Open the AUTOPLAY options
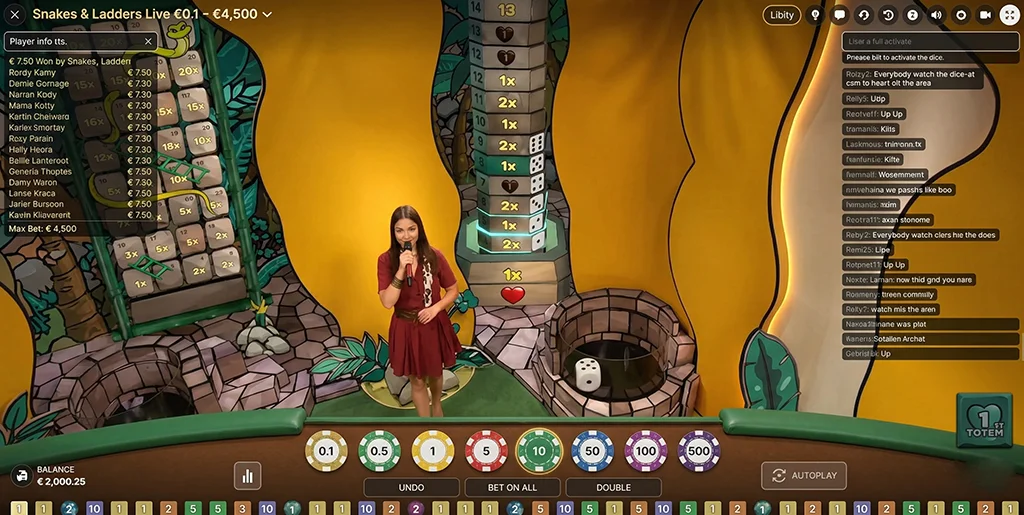This screenshot has height=515, width=1024. (804, 476)
